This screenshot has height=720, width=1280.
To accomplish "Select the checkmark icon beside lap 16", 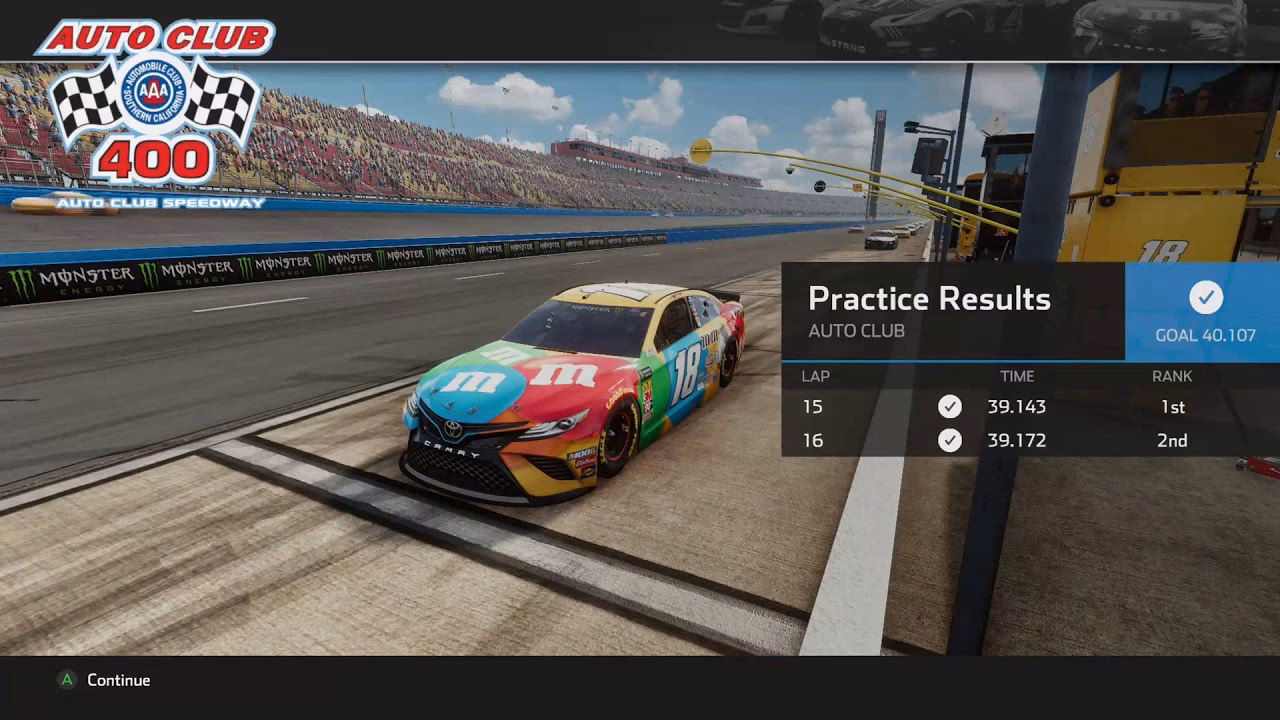I will click(949, 440).
